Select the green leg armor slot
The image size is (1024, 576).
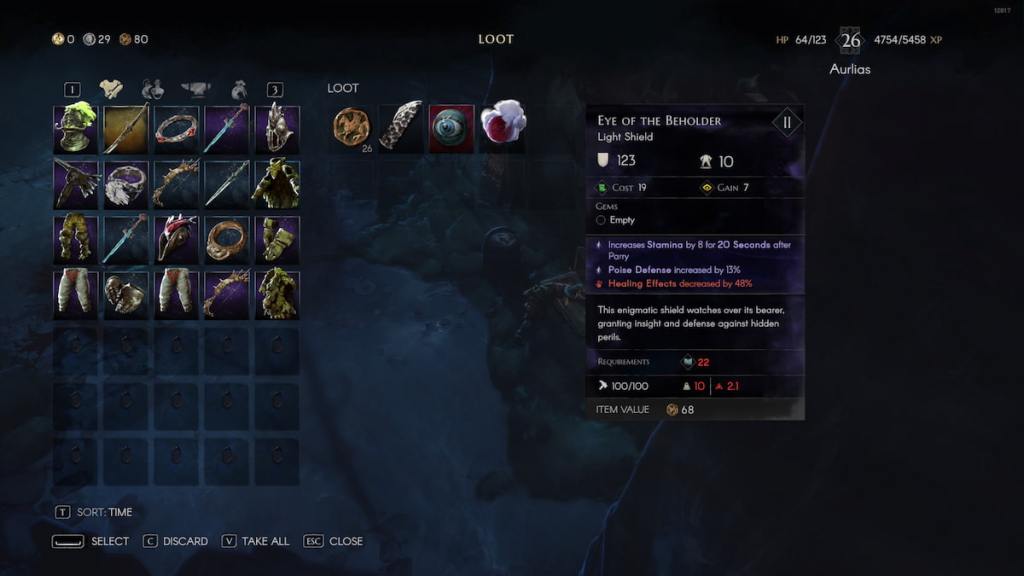tap(75, 239)
